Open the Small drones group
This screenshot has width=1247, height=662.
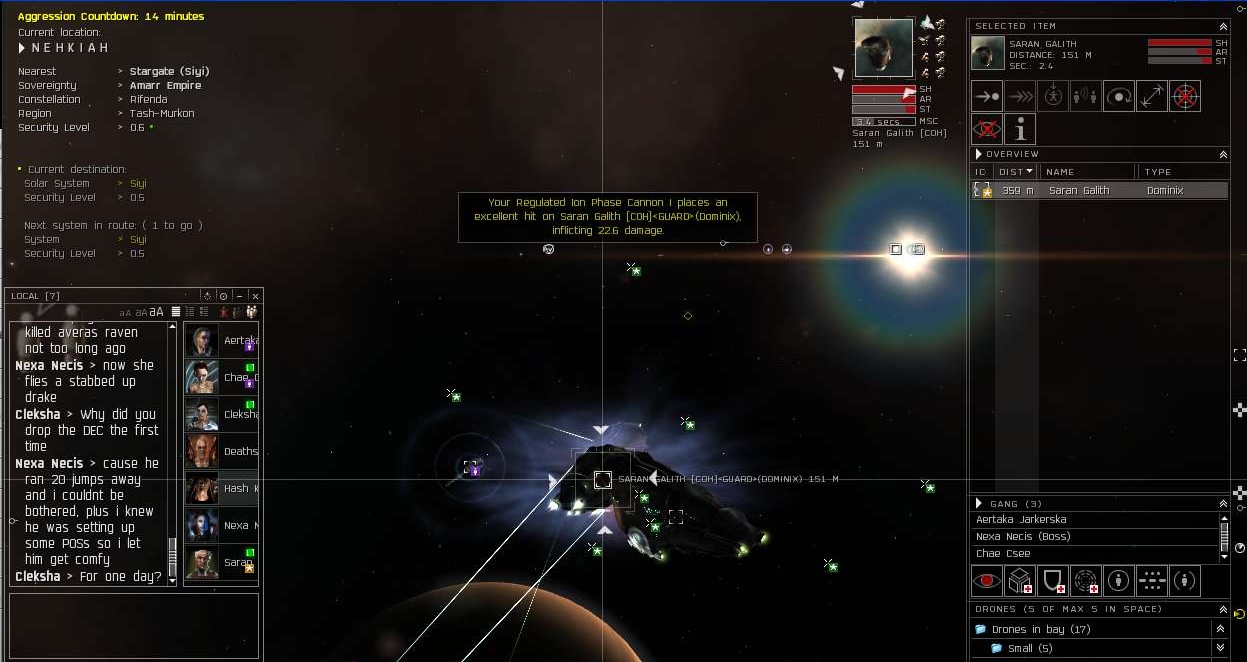[x=996, y=648]
